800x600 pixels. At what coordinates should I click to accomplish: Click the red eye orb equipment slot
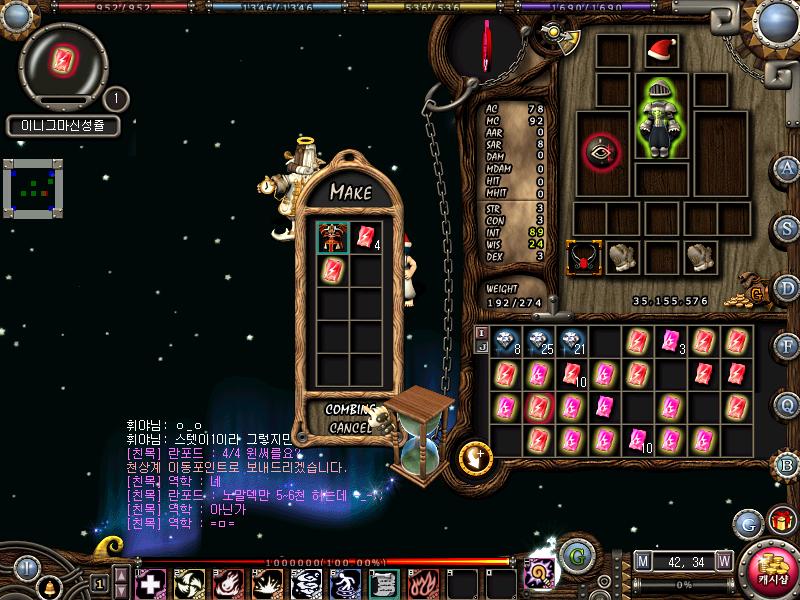601,152
